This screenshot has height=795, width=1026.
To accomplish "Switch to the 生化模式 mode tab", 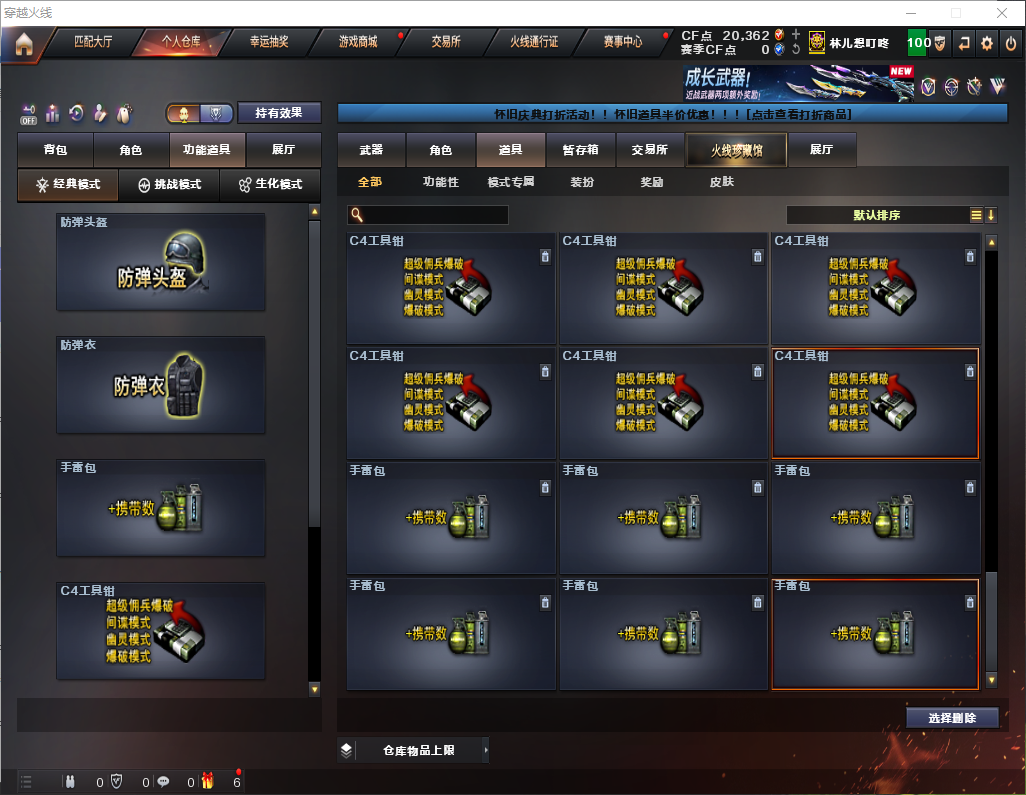I will 270,185.
